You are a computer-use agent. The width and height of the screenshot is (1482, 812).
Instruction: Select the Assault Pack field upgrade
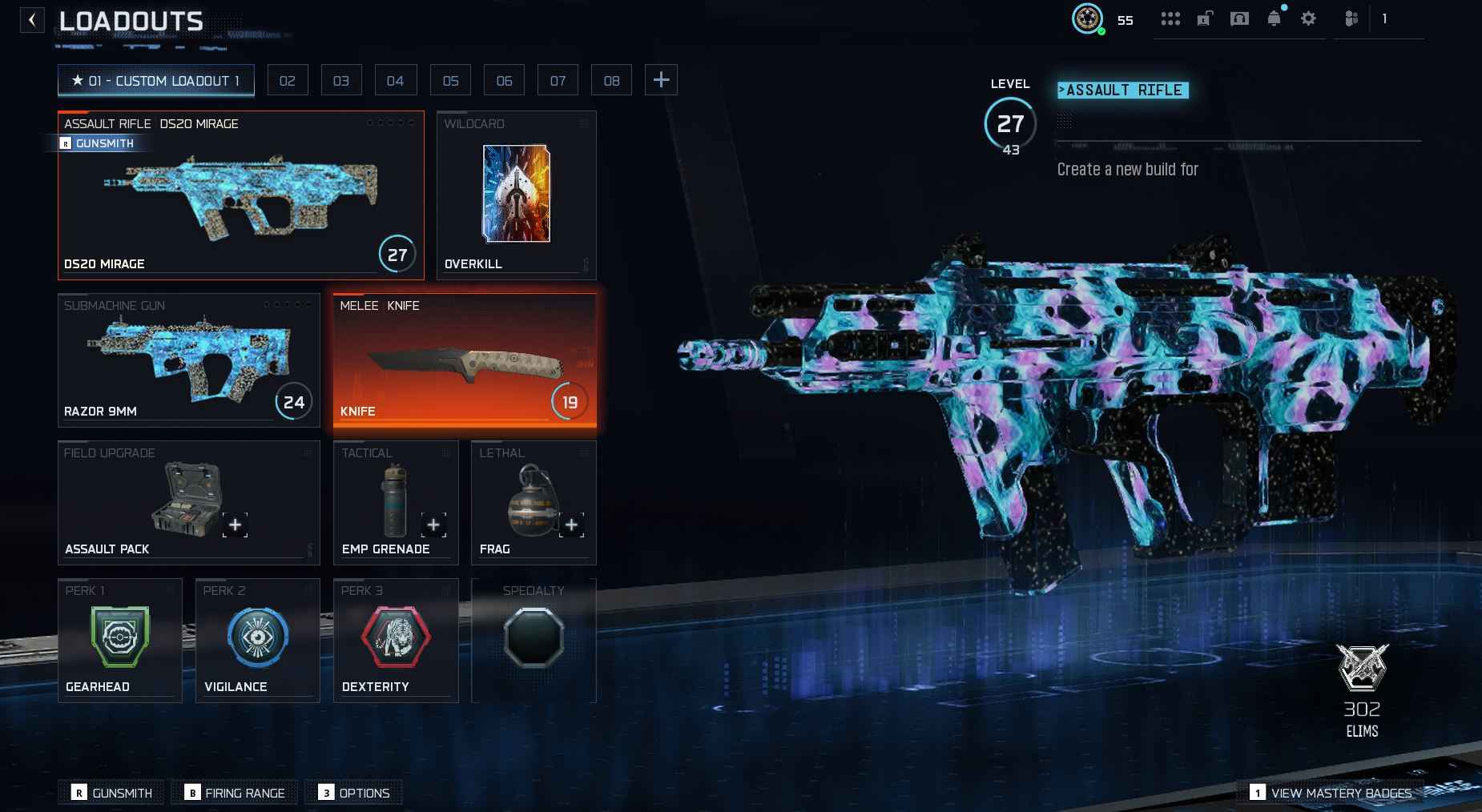(x=189, y=502)
